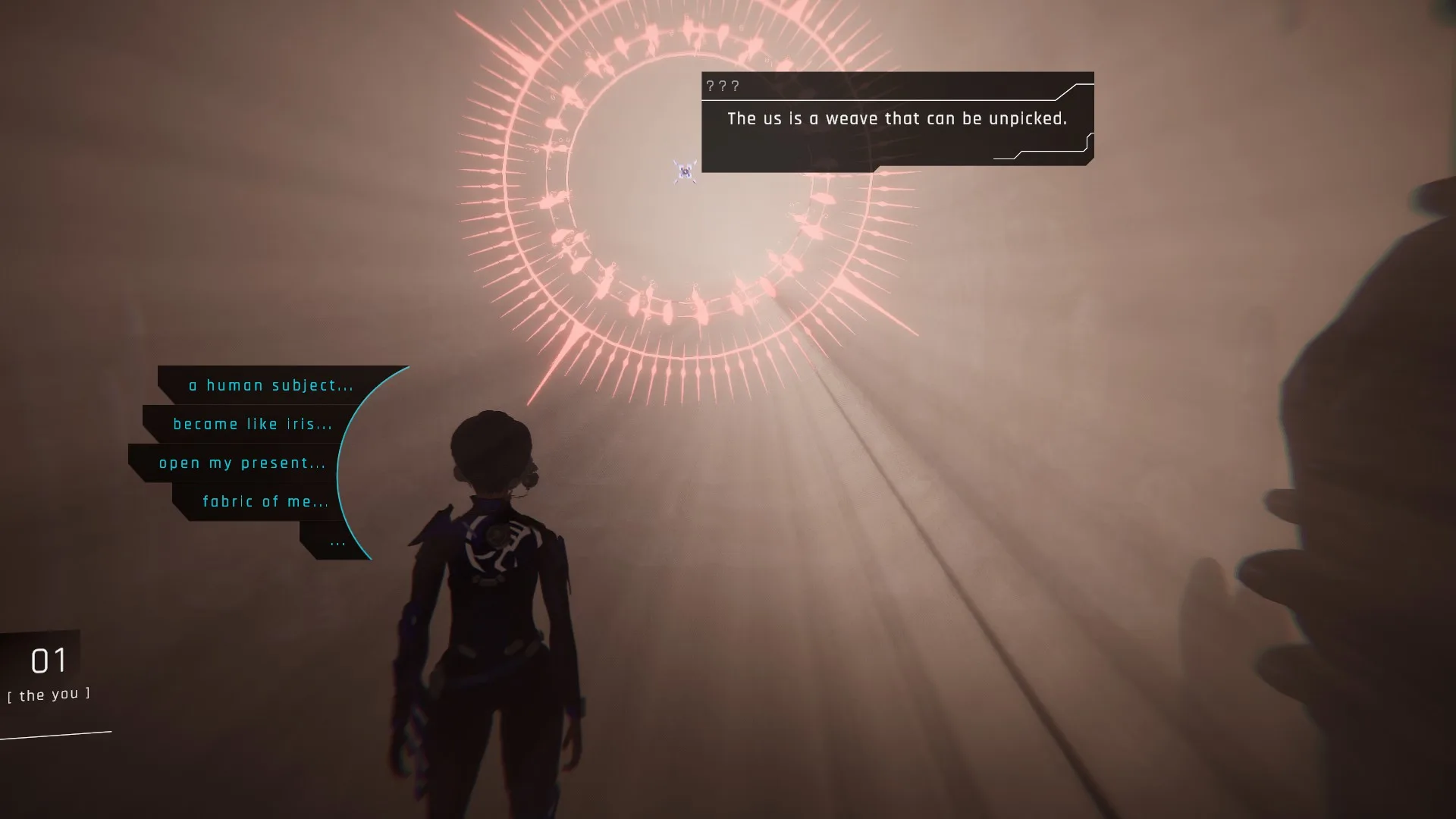
Task: Choose the "a human subject..." reply
Action: point(271,385)
